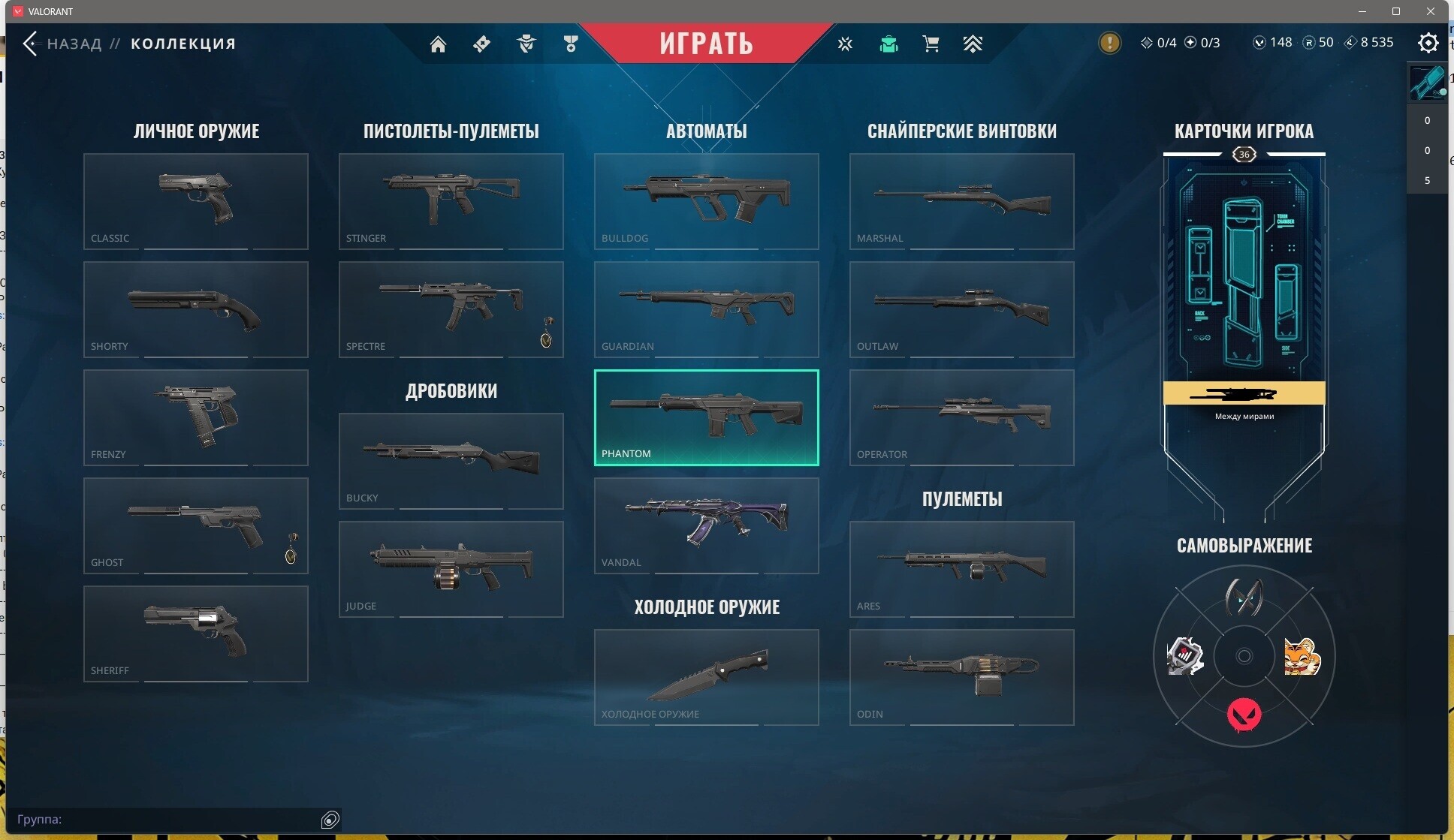This screenshot has width=1454, height=840.
Task: Go back using the НАЗАД arrow
Action: click(31, 44)
